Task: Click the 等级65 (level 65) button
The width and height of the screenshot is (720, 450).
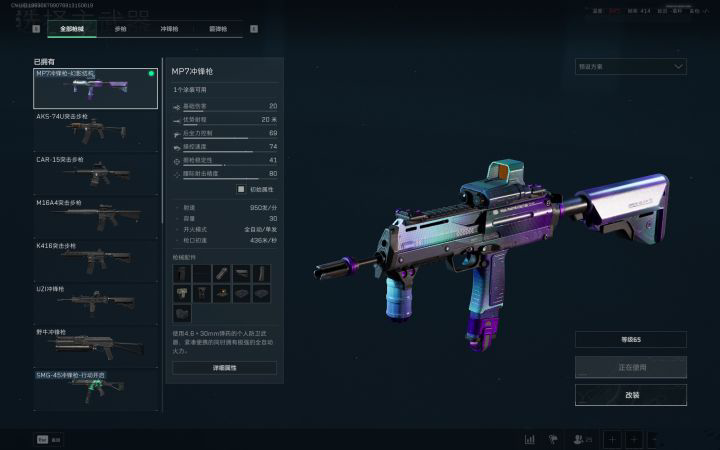Action: click(x=630, y=340)
